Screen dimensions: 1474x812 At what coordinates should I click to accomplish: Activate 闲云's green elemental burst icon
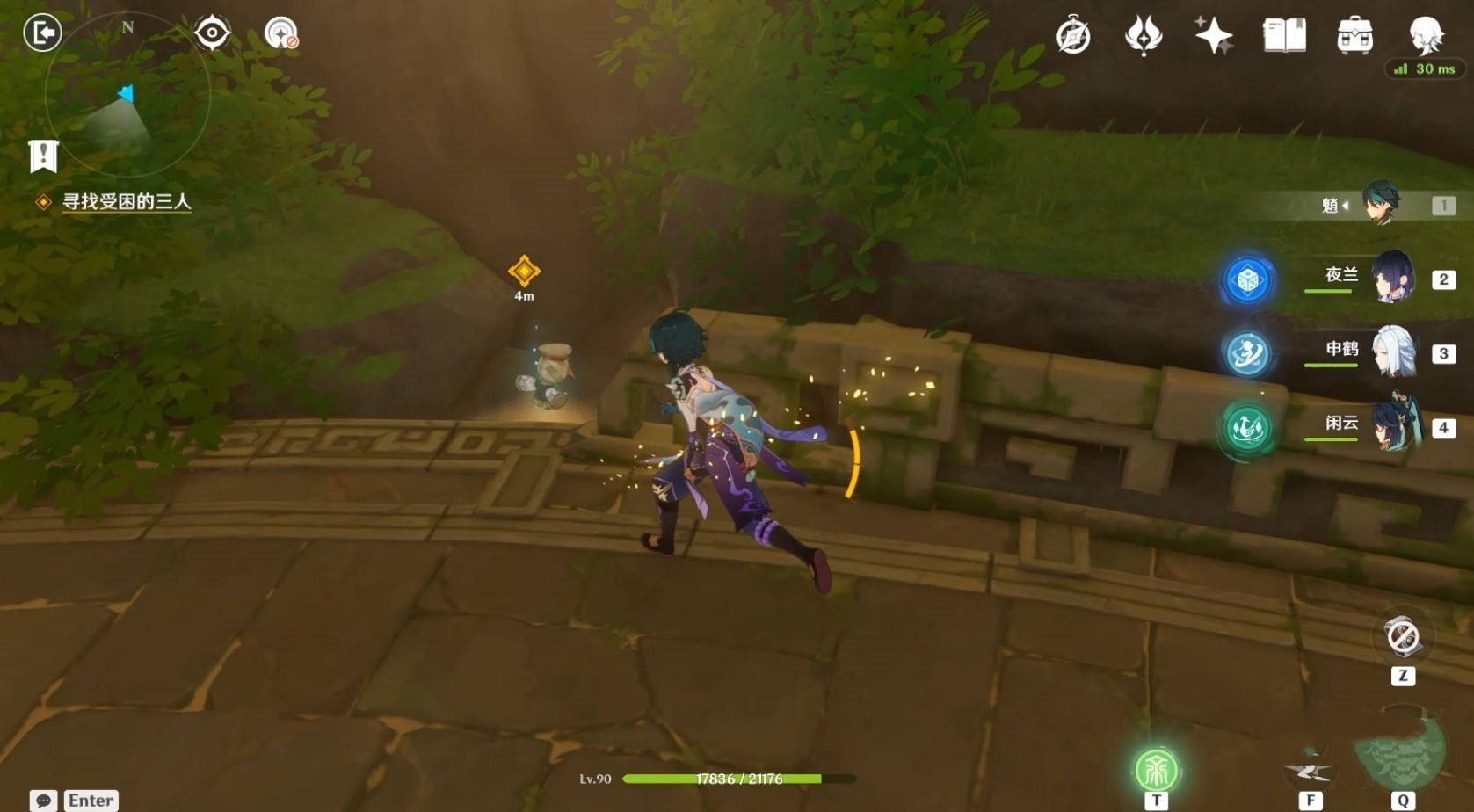click(1247, 428)
